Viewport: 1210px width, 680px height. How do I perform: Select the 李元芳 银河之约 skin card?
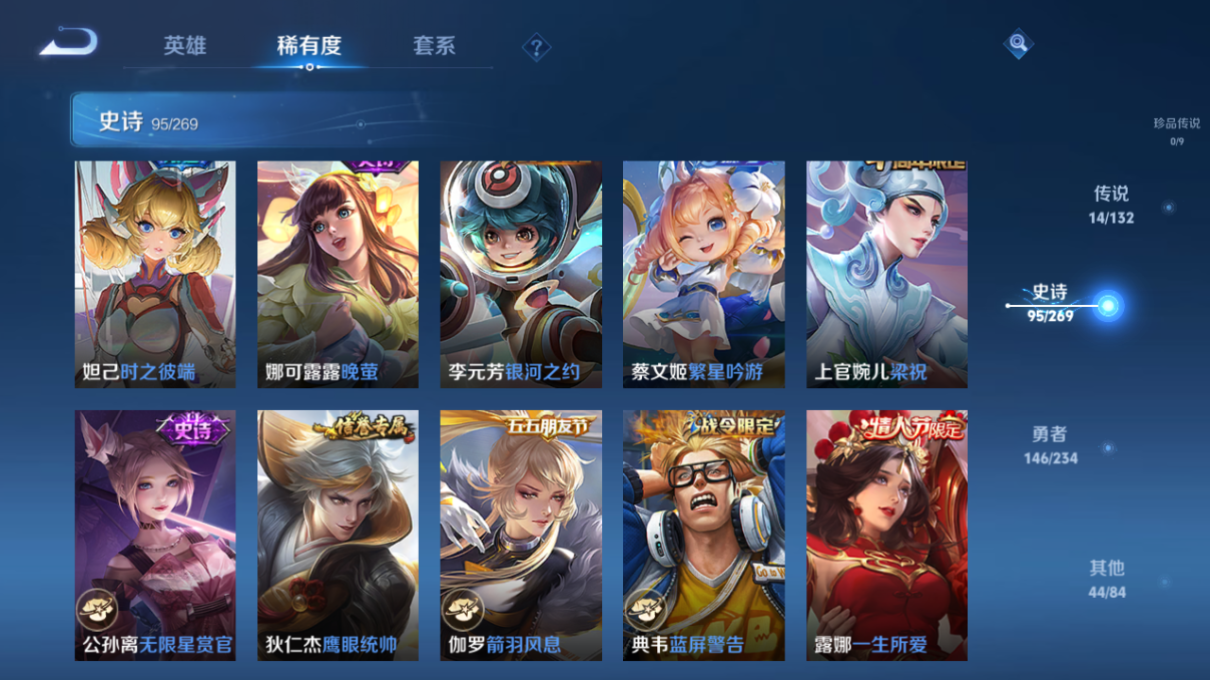coord(521,274)
